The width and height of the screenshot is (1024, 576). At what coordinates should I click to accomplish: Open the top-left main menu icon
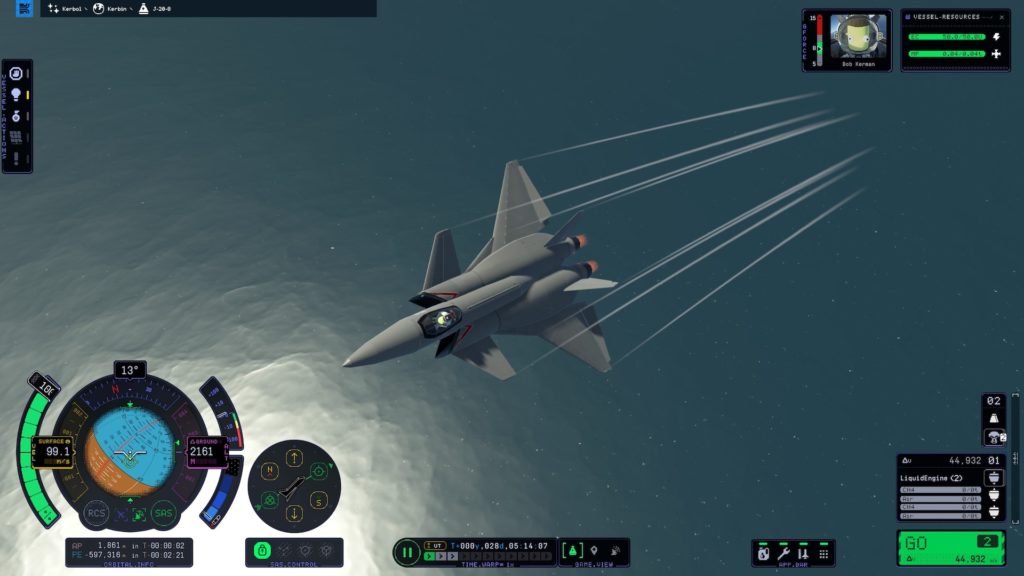pos(25,9)
